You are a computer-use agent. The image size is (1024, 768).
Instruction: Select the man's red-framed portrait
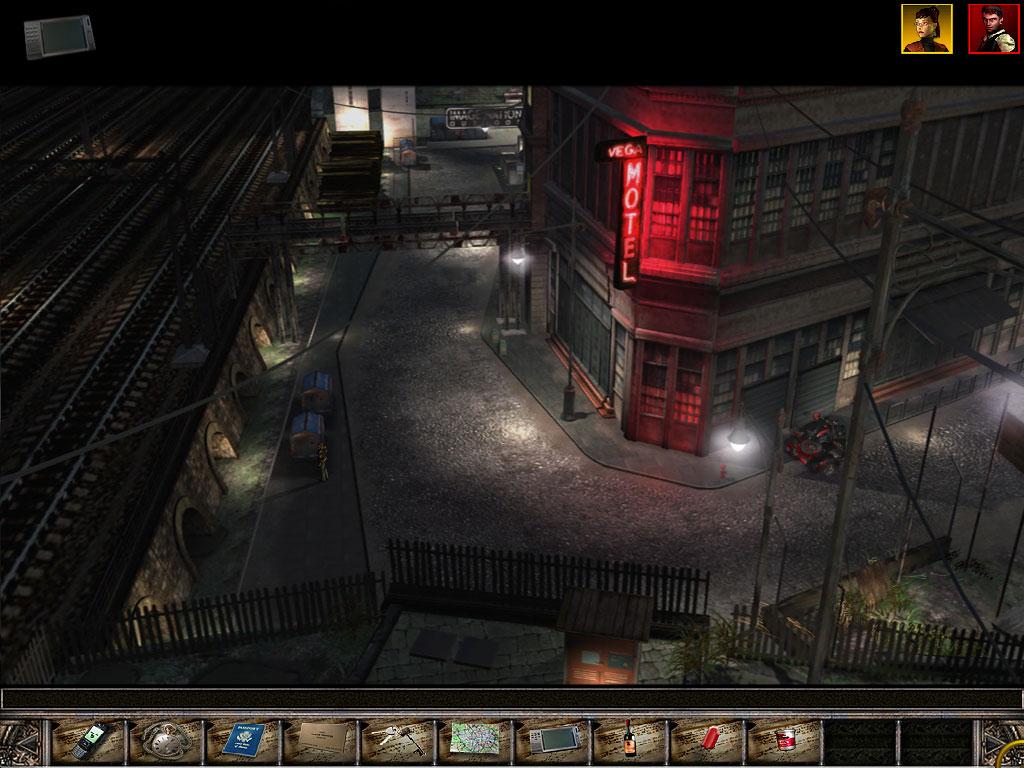(993, 29)
